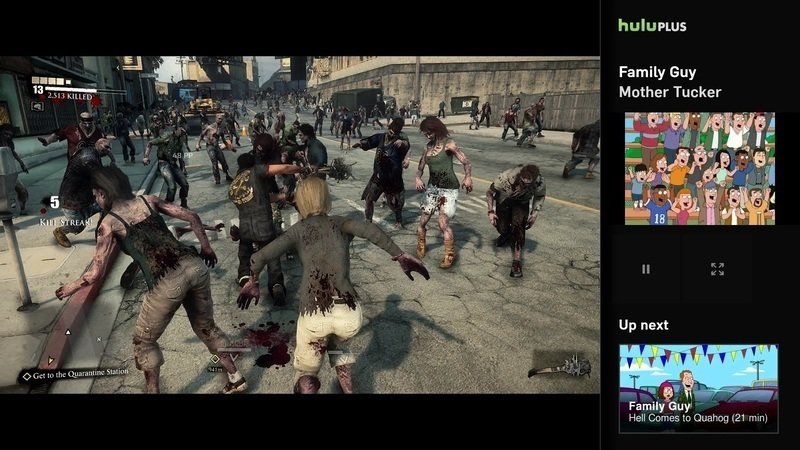
Task: Click the Mother Tucker episode video thumbnail
Action: (699, 168)
